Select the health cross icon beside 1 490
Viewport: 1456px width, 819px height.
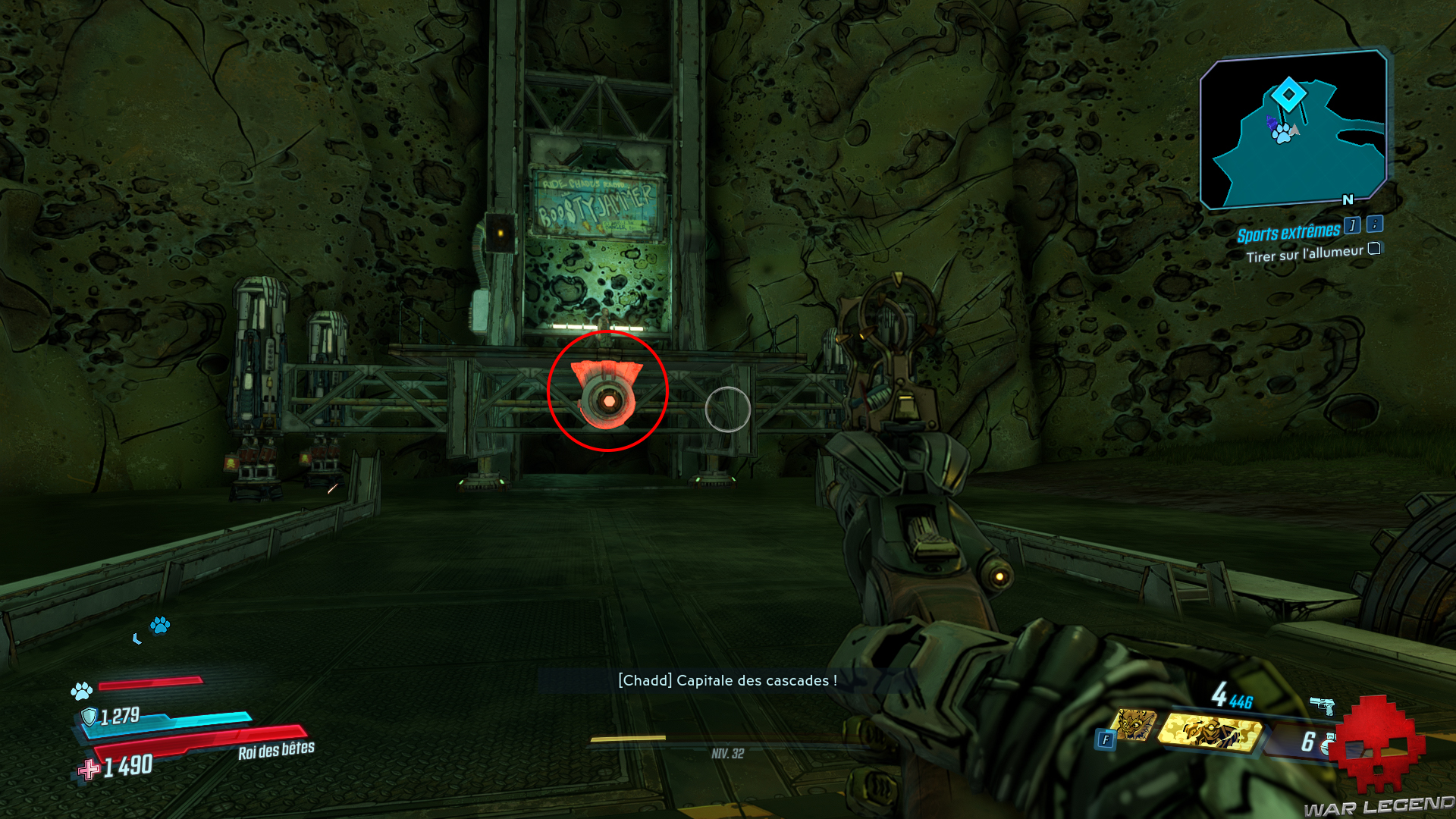click(x=90, y=767)
